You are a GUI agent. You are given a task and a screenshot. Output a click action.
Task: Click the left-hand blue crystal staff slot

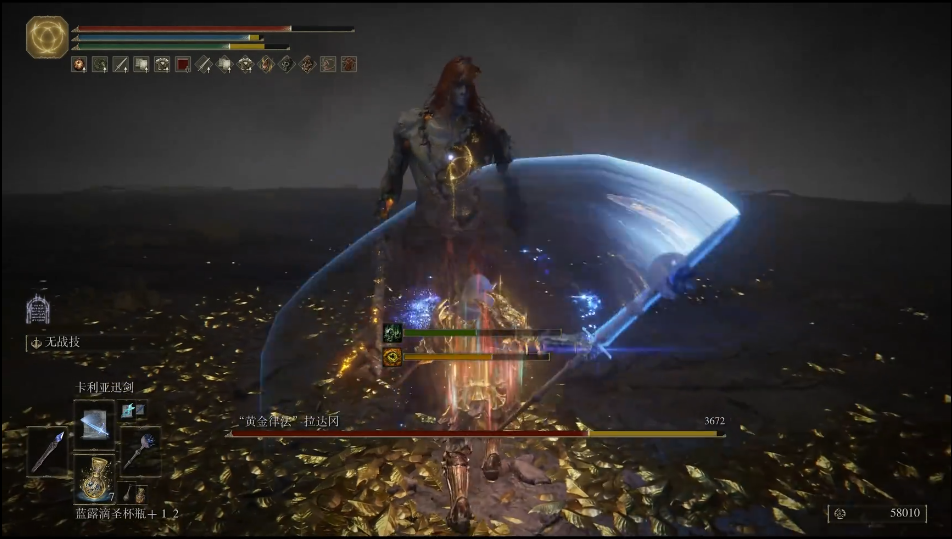(47, 451)
